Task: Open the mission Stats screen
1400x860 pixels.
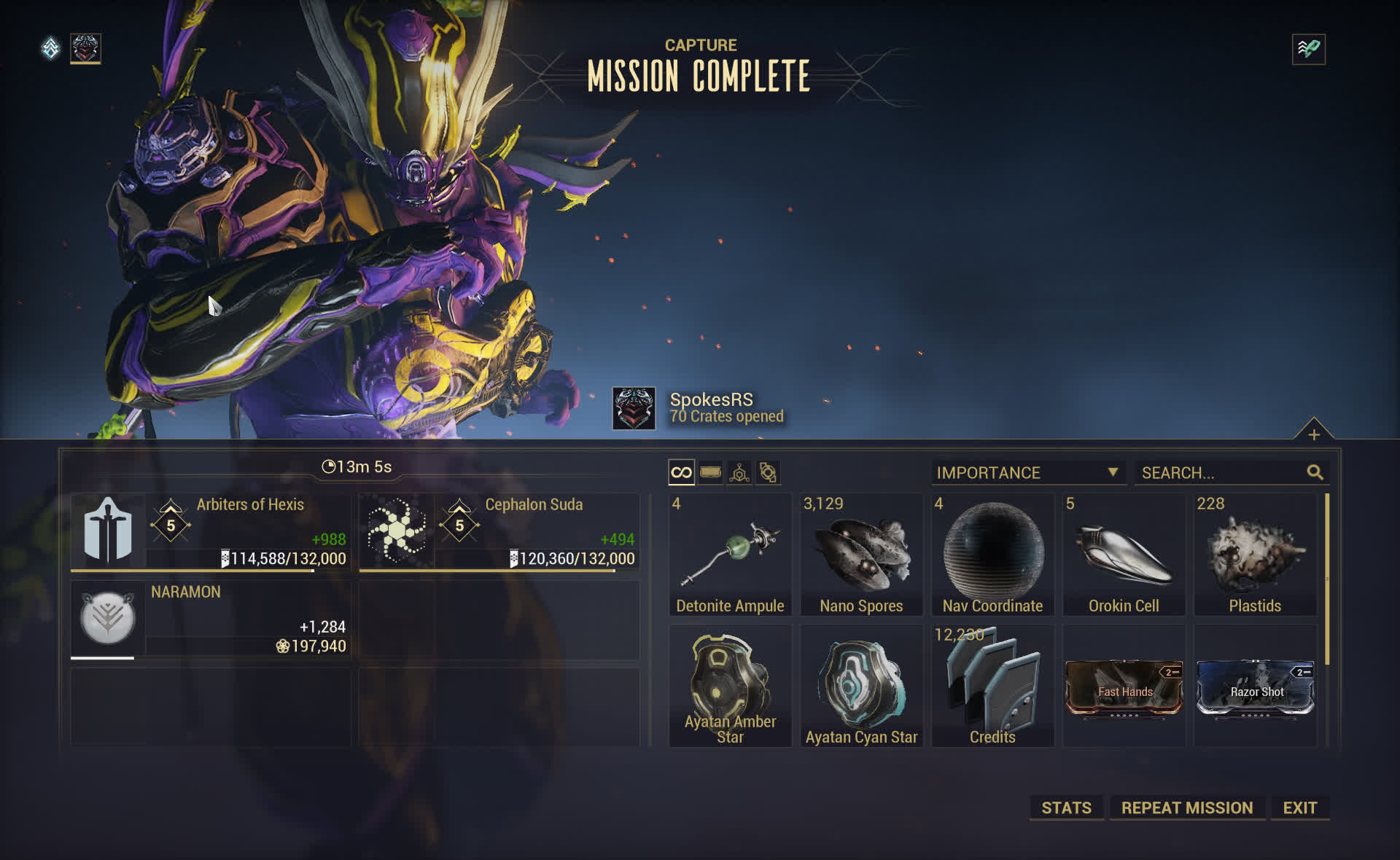Action: [1066, 808]
